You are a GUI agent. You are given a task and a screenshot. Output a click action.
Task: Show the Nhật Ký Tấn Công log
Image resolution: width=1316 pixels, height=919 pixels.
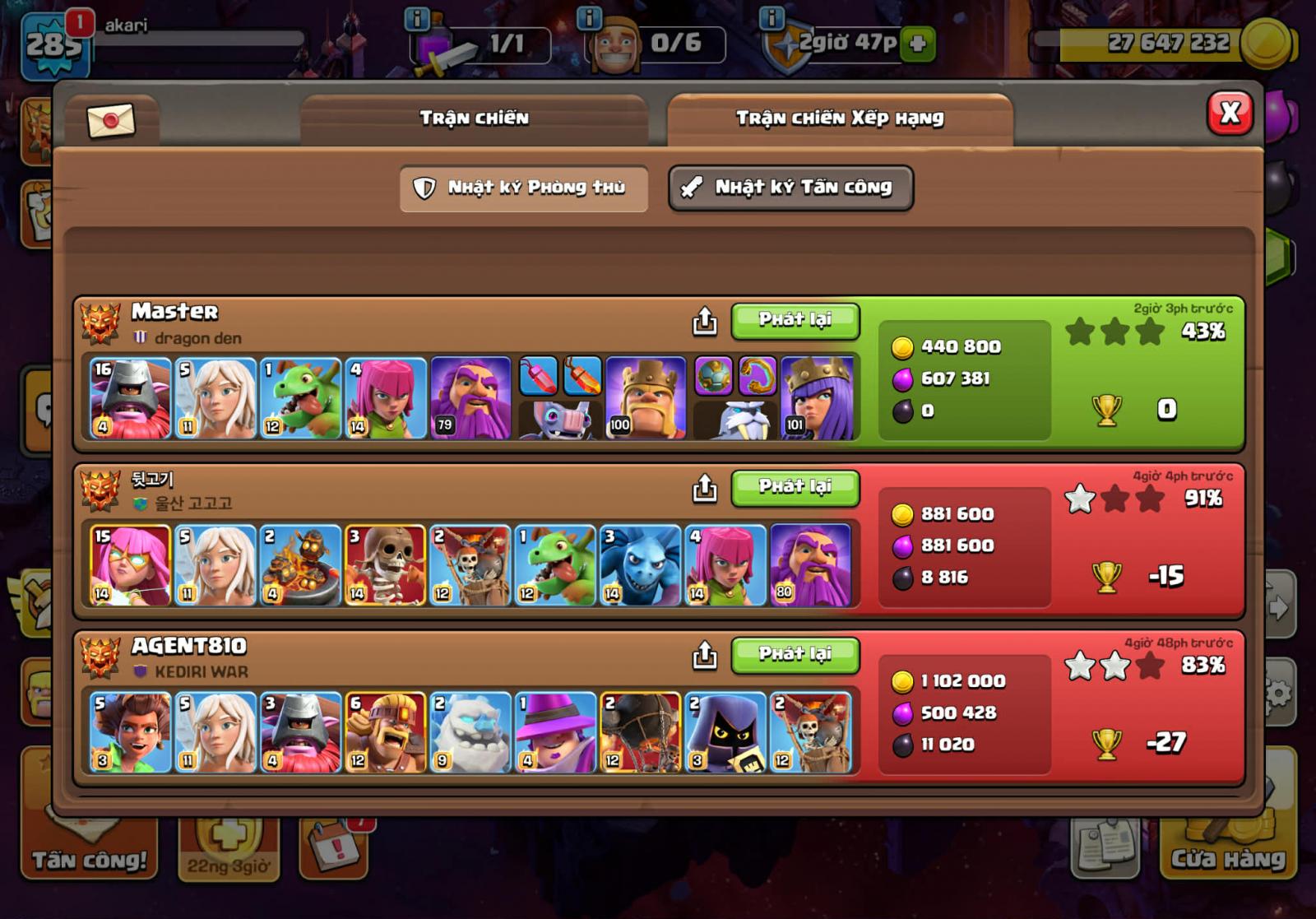click(x=790, y=188)
